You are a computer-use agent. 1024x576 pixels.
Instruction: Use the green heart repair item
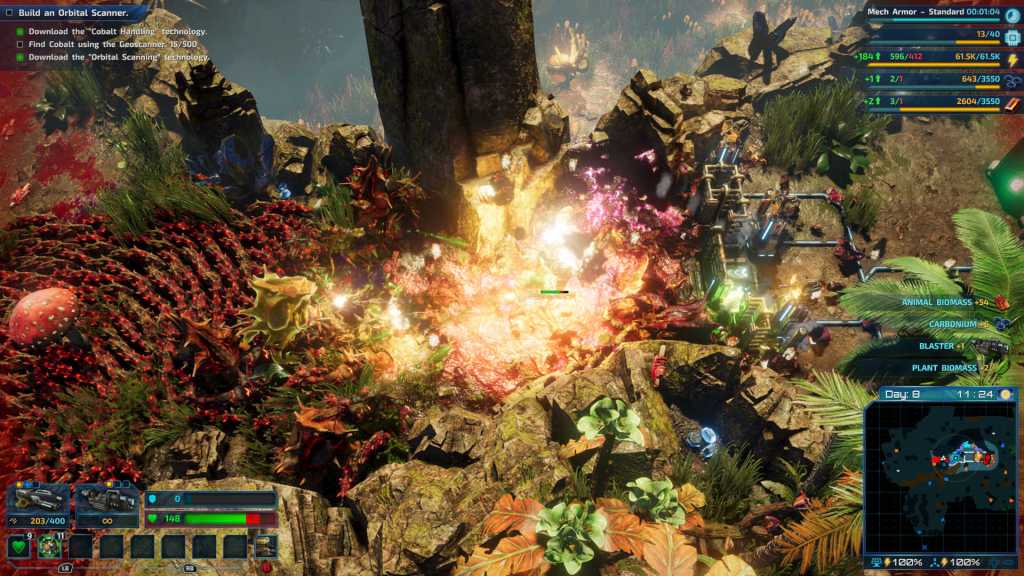[18, 547]
